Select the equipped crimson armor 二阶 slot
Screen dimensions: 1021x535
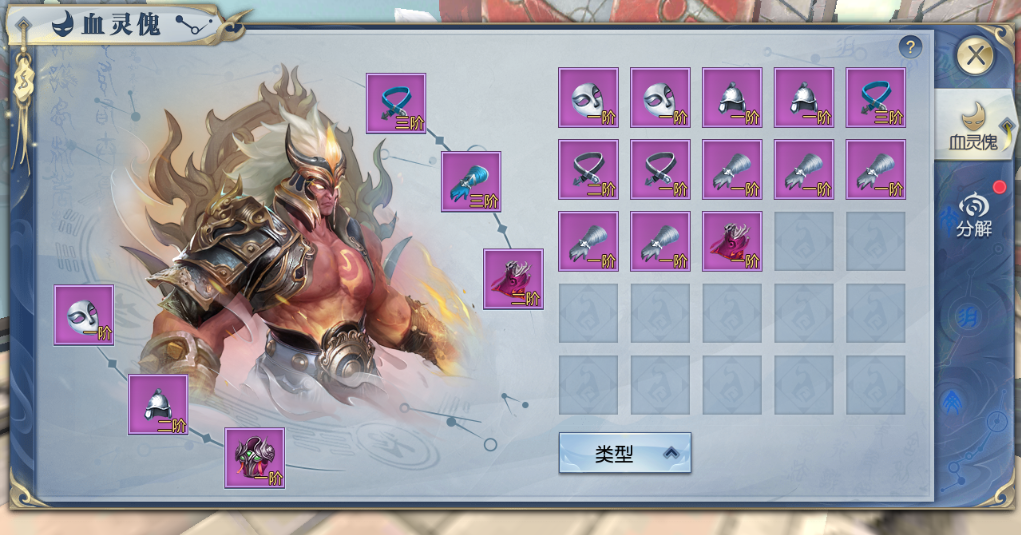[513, 279]
